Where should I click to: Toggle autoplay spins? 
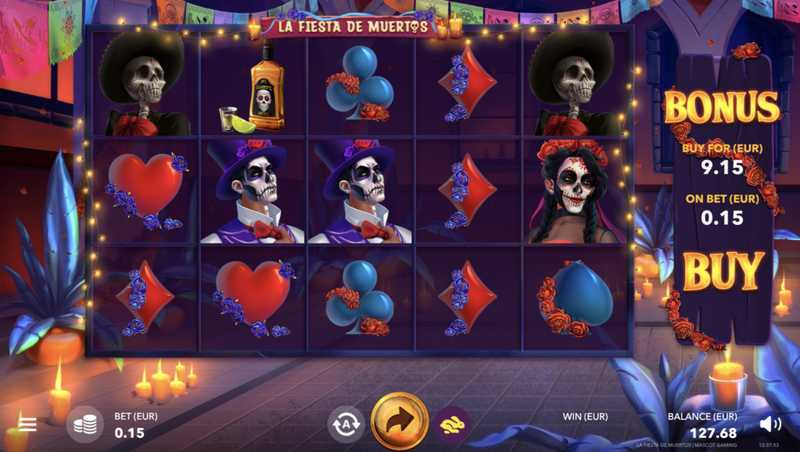(x=346, y=424)
